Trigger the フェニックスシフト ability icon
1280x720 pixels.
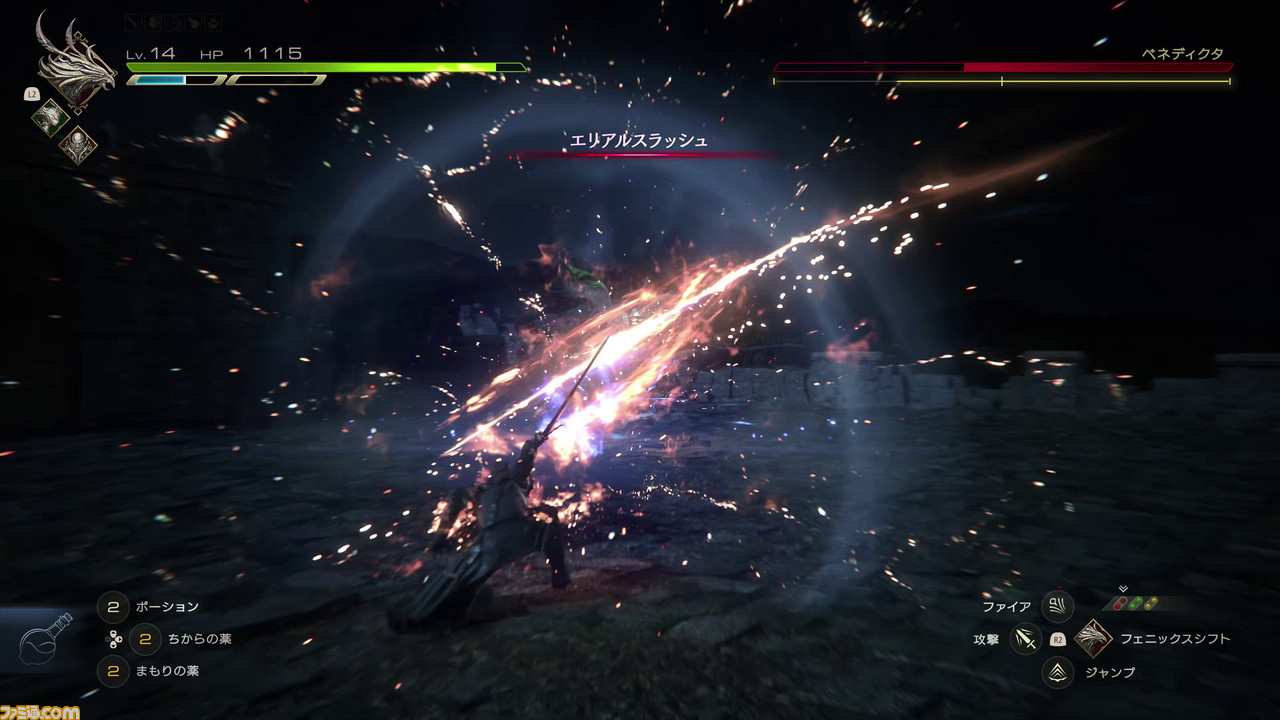point(1093,638)
